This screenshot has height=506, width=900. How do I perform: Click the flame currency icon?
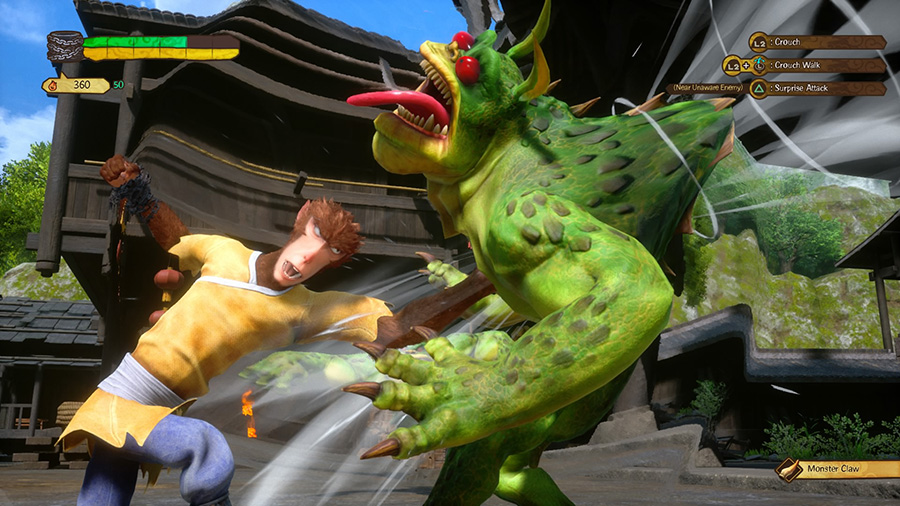[x=50, y=86]
